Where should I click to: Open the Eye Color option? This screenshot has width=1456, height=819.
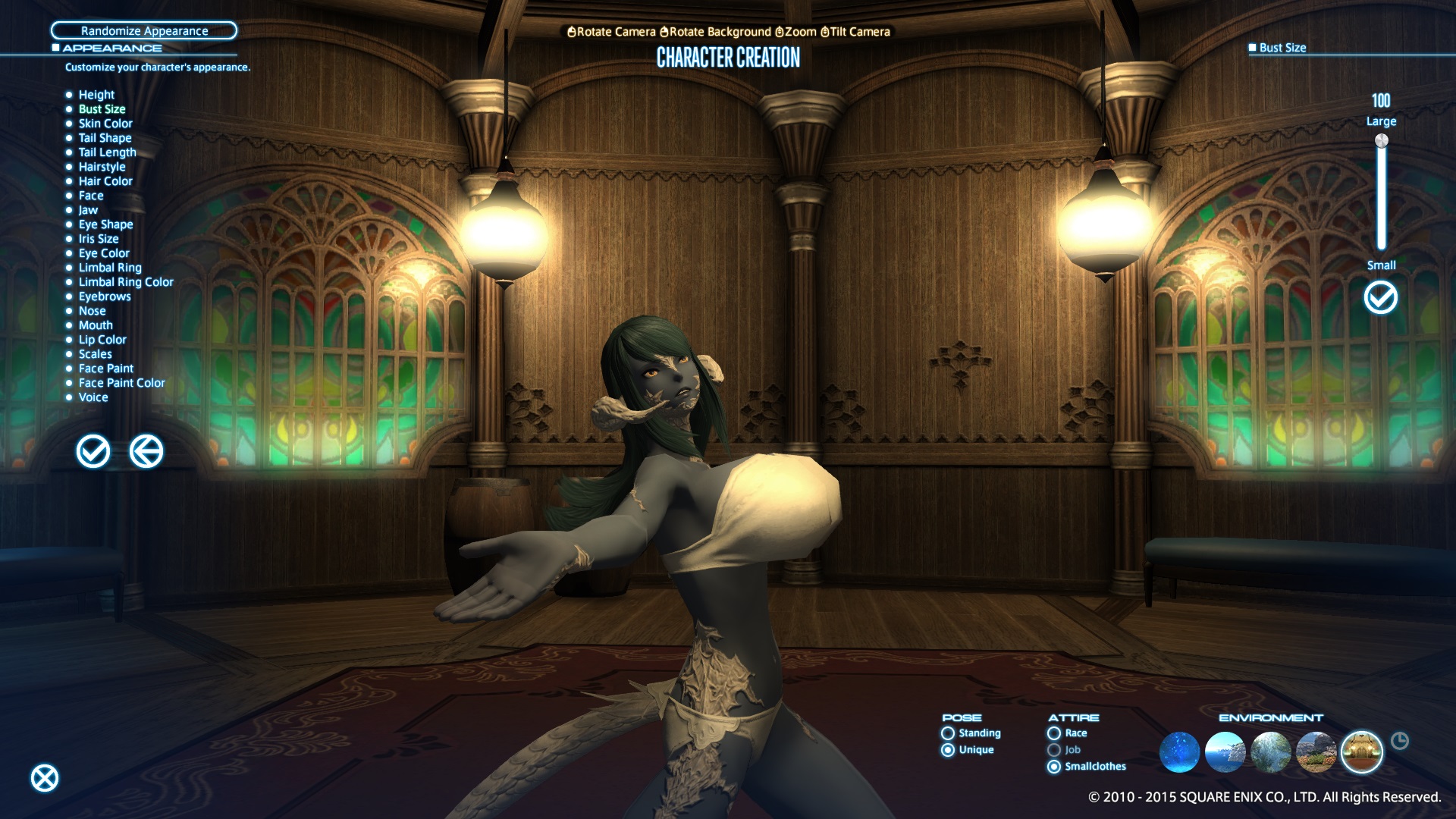(104, 253)
